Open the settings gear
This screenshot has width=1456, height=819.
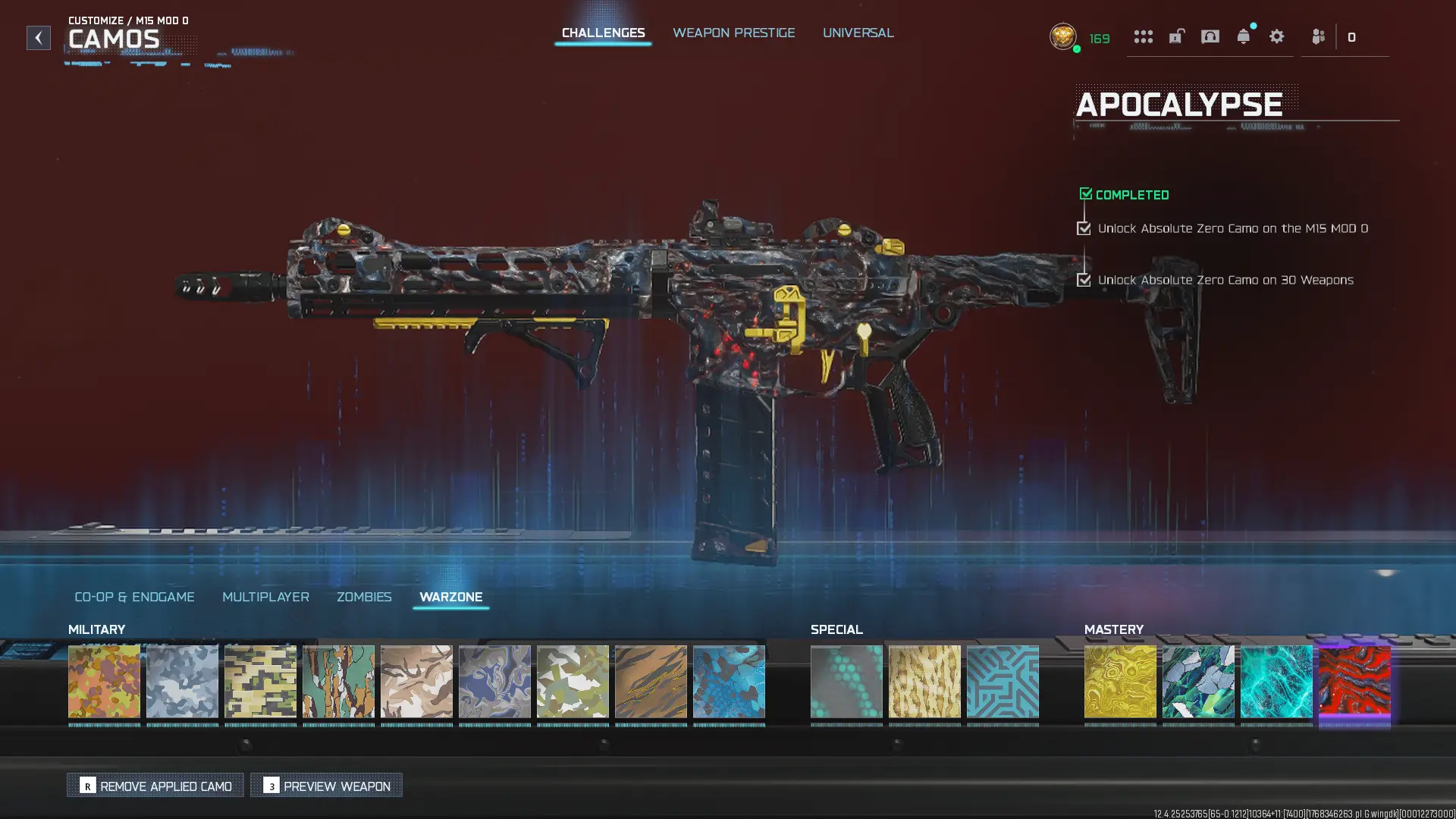[1277, 36]
